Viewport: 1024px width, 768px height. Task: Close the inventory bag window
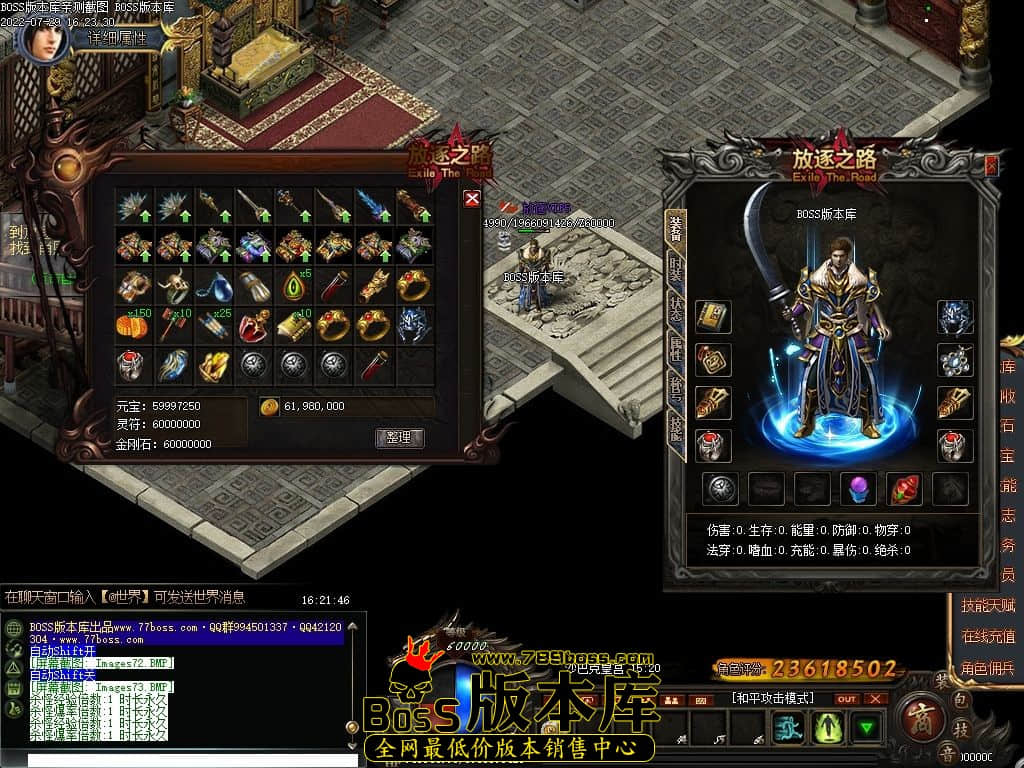click(x=472, y=198)
